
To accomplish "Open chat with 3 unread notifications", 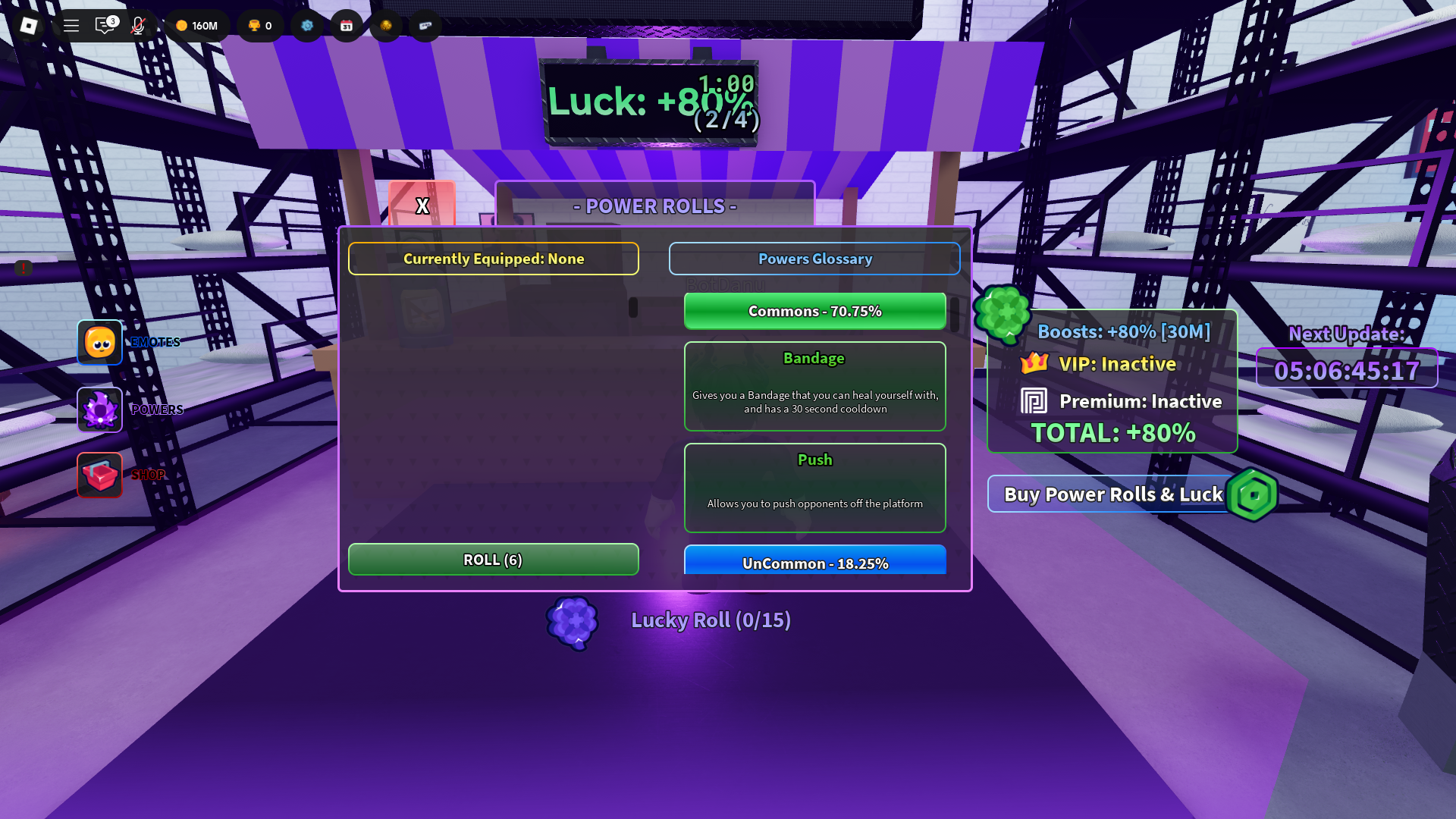I will (105, 26).
